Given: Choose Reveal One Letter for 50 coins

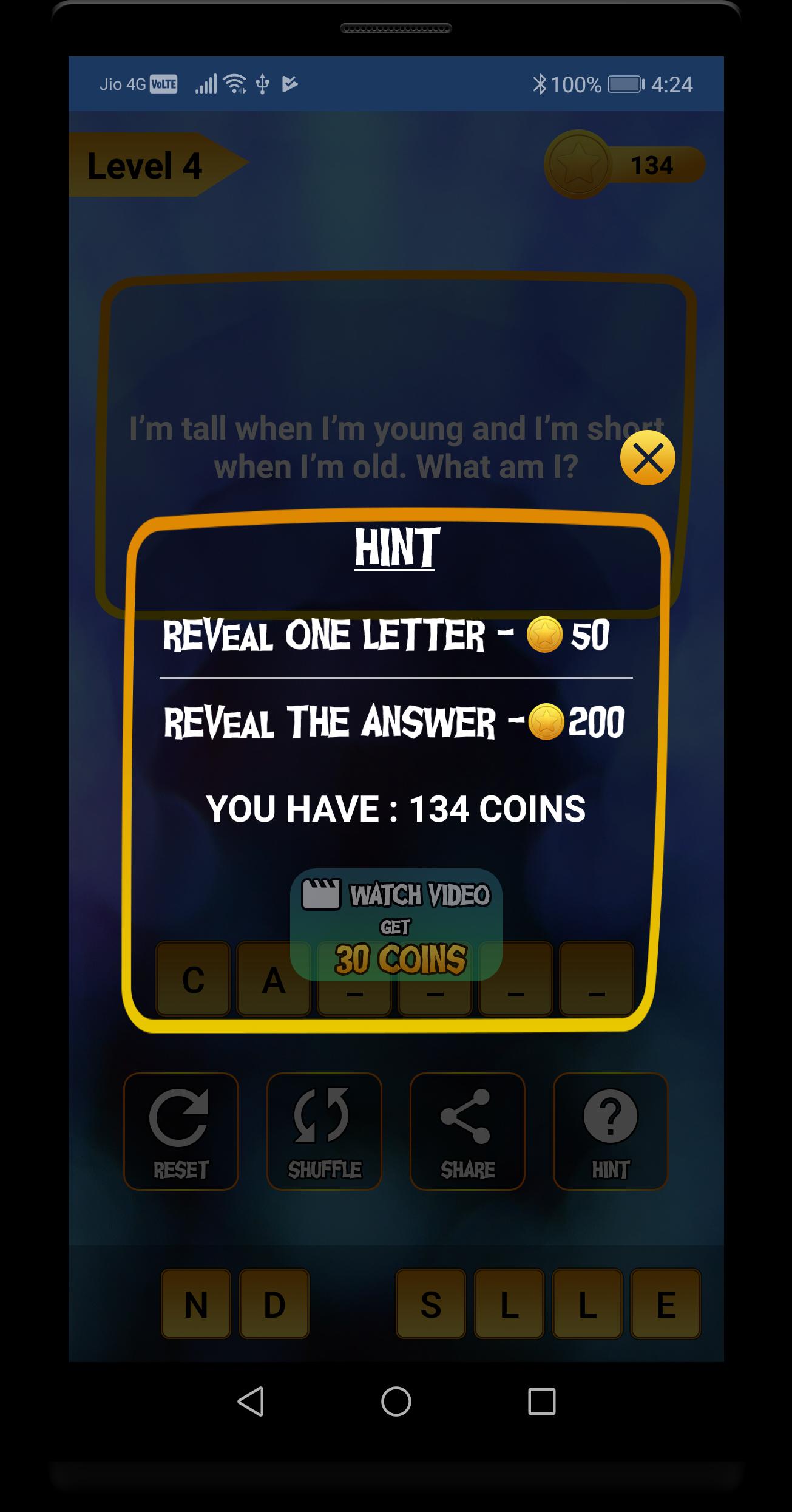Looking at the screenshot, I should (386, 635).
